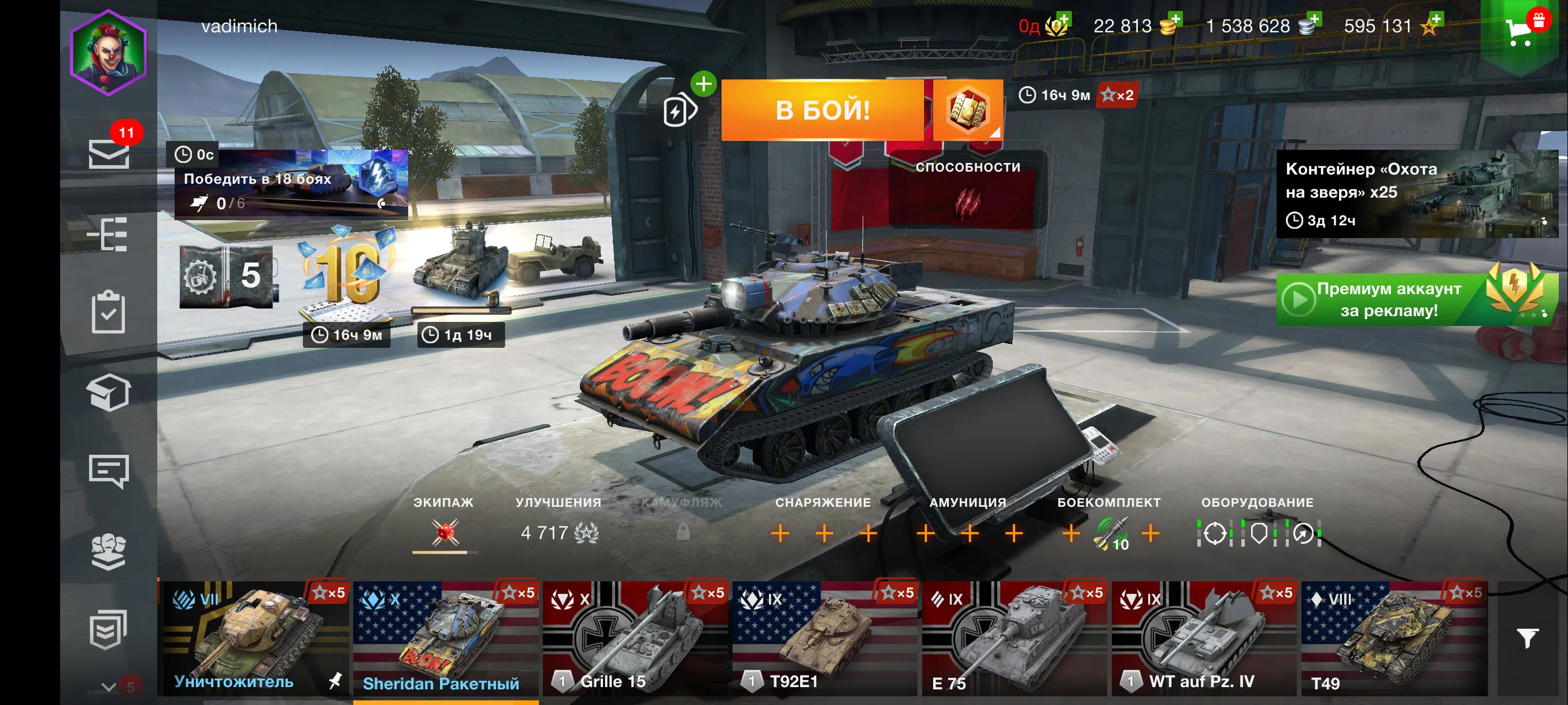The height and width of the screenshot is (705, 1568).
Task: Open the clan icon in sidebar
Action: 108,552
